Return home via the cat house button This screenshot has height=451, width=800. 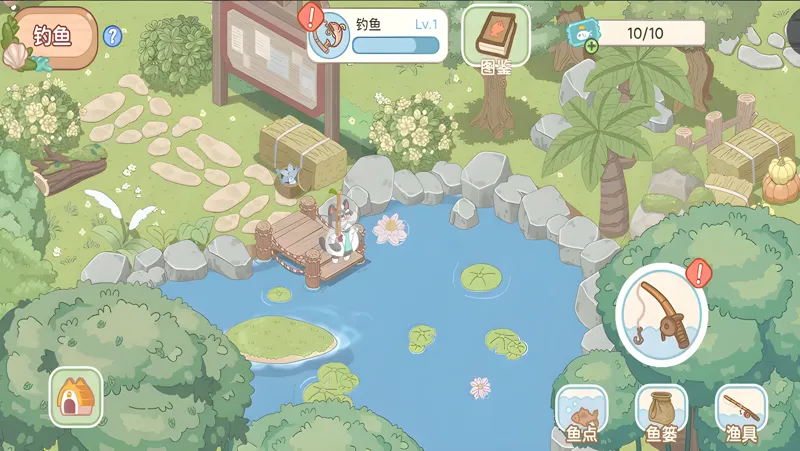76,397
